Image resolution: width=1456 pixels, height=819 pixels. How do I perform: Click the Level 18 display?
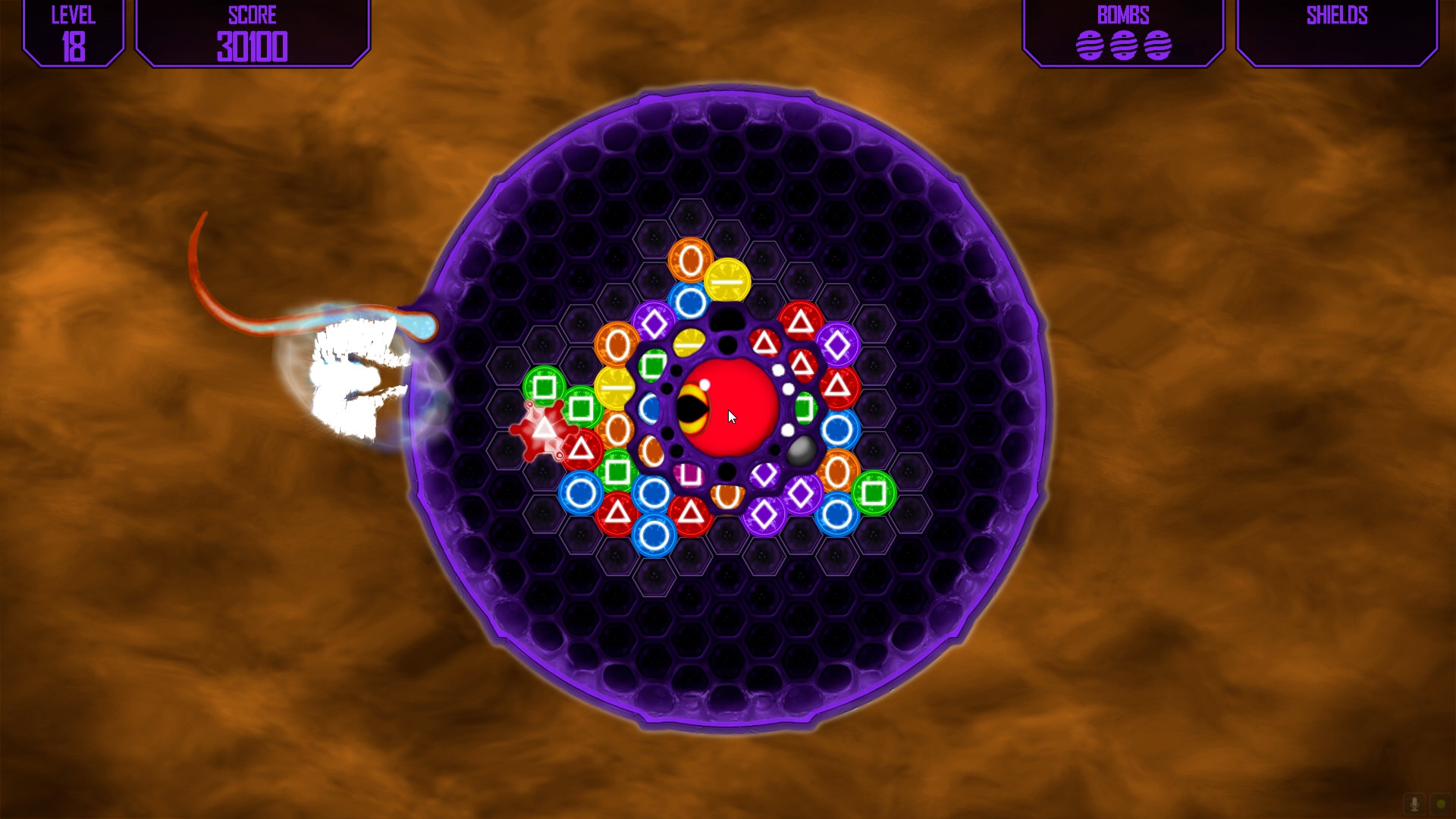click(x=73, y=30)
